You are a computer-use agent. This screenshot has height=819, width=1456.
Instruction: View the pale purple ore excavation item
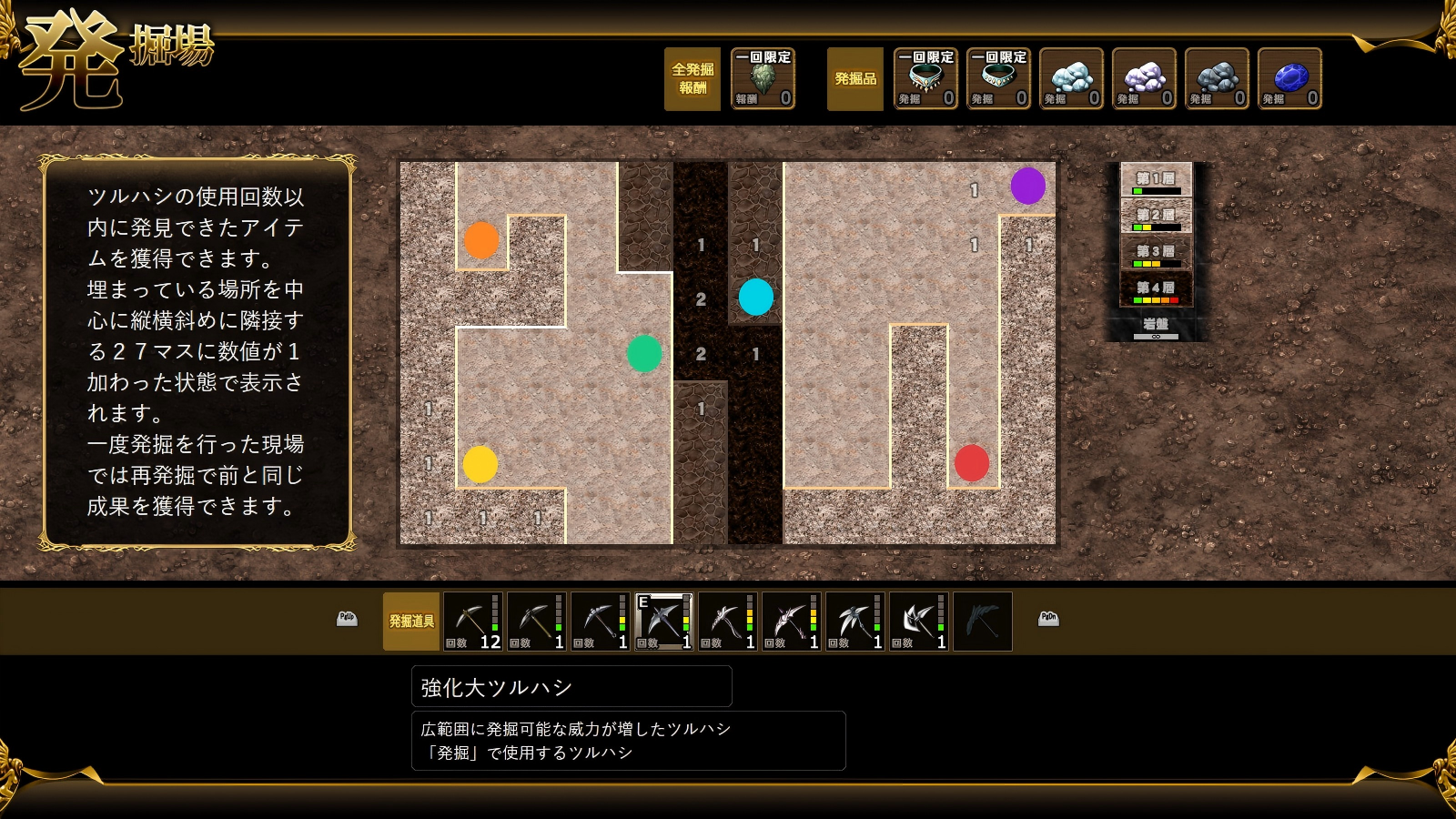tap(1144, 79)
